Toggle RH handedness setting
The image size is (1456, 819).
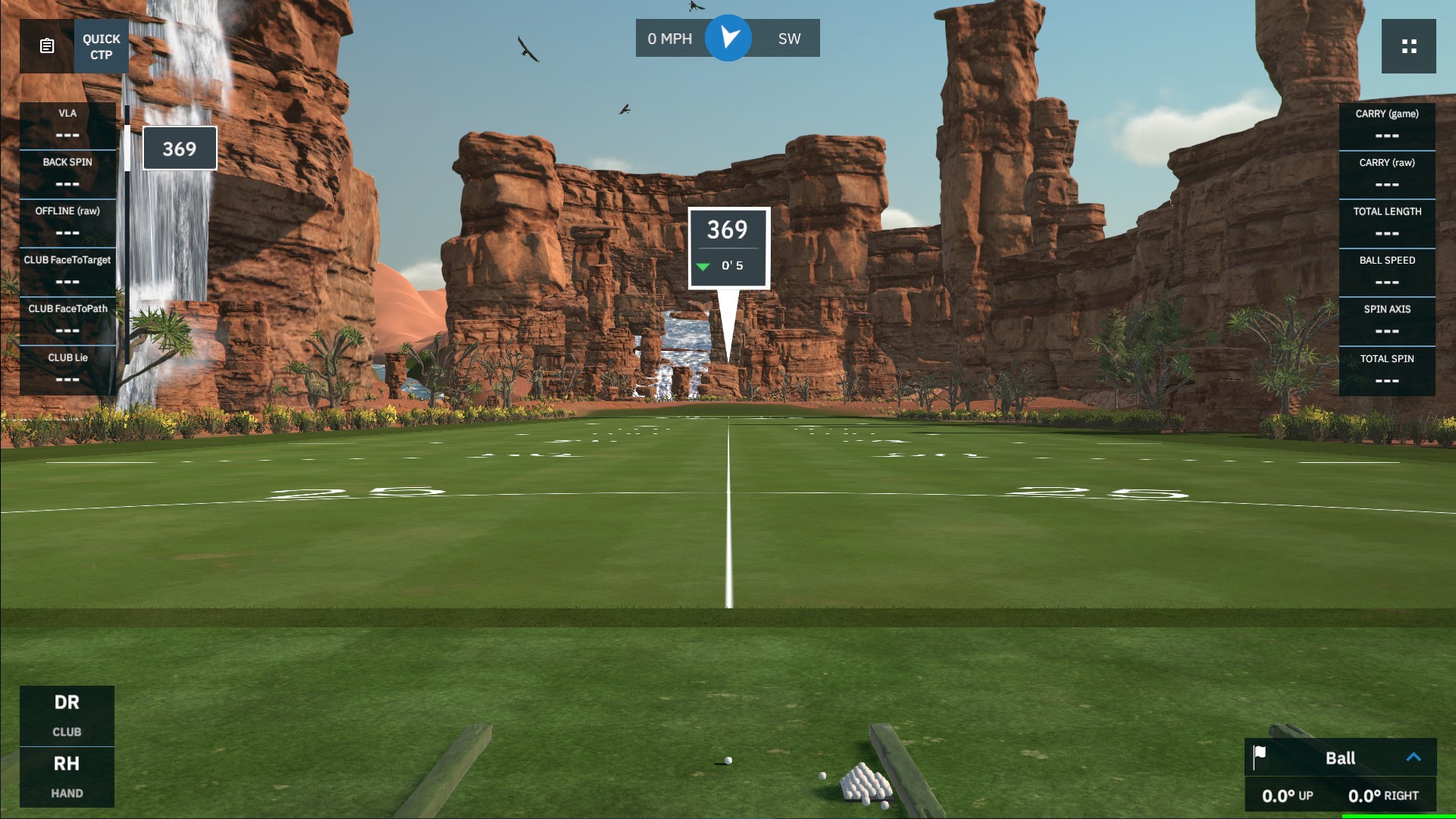click(67, 776)
